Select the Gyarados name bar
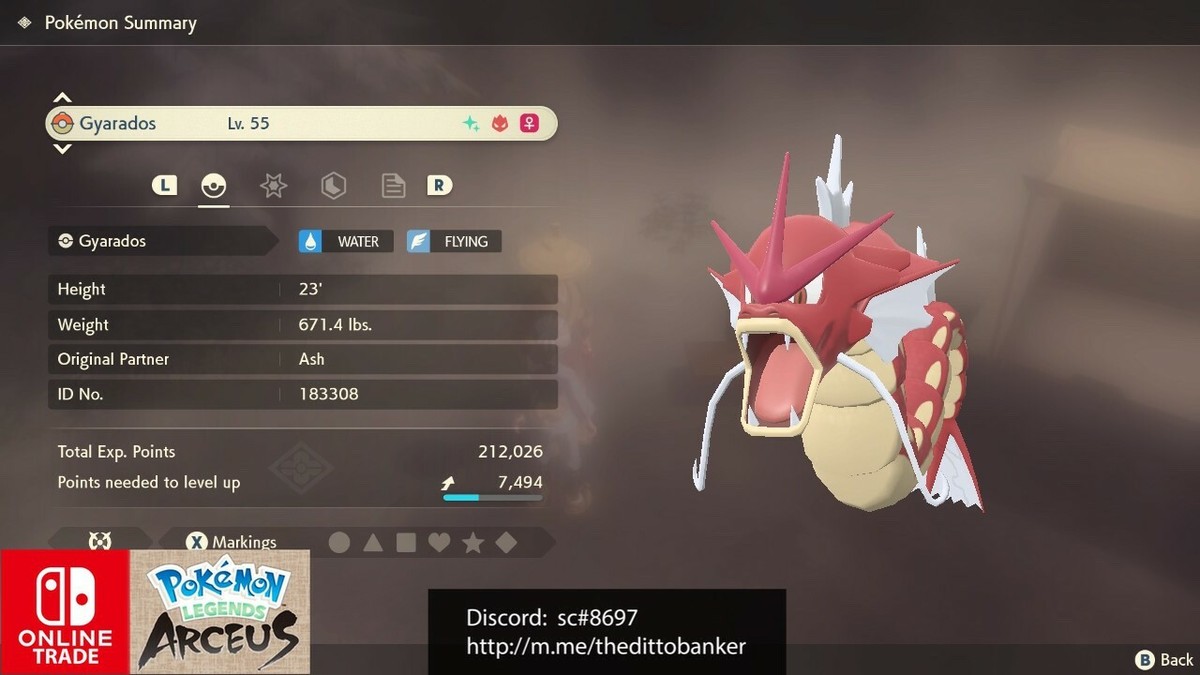This screenshot has width=1200, height=675. click(x=300, y=124)
